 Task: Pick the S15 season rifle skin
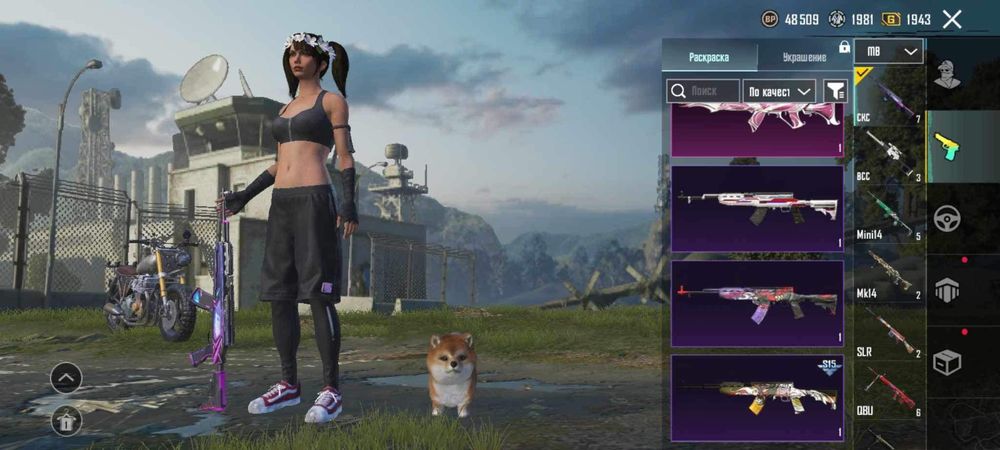pyautogui.click(x=757, y=397)
